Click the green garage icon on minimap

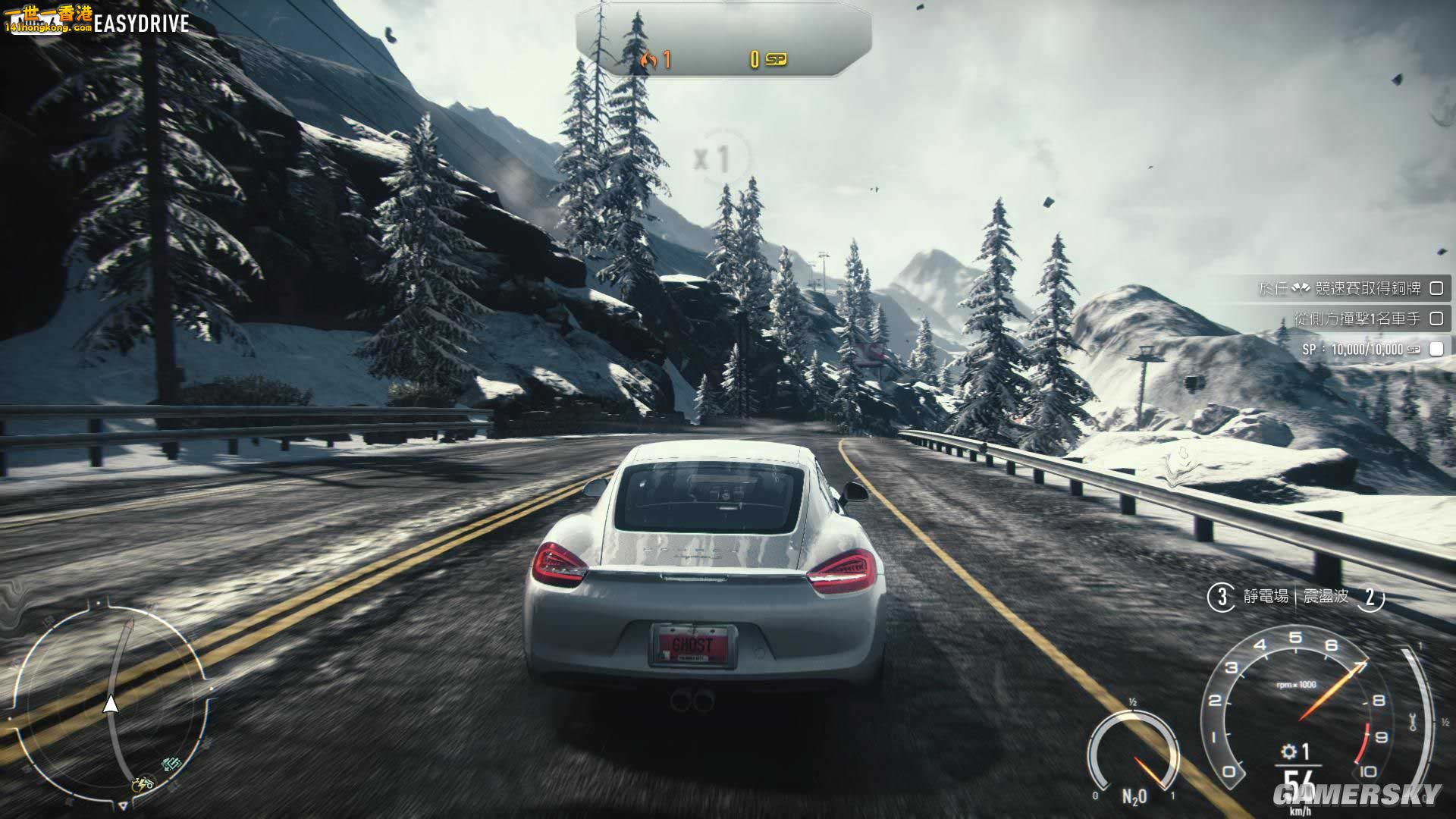171,764
